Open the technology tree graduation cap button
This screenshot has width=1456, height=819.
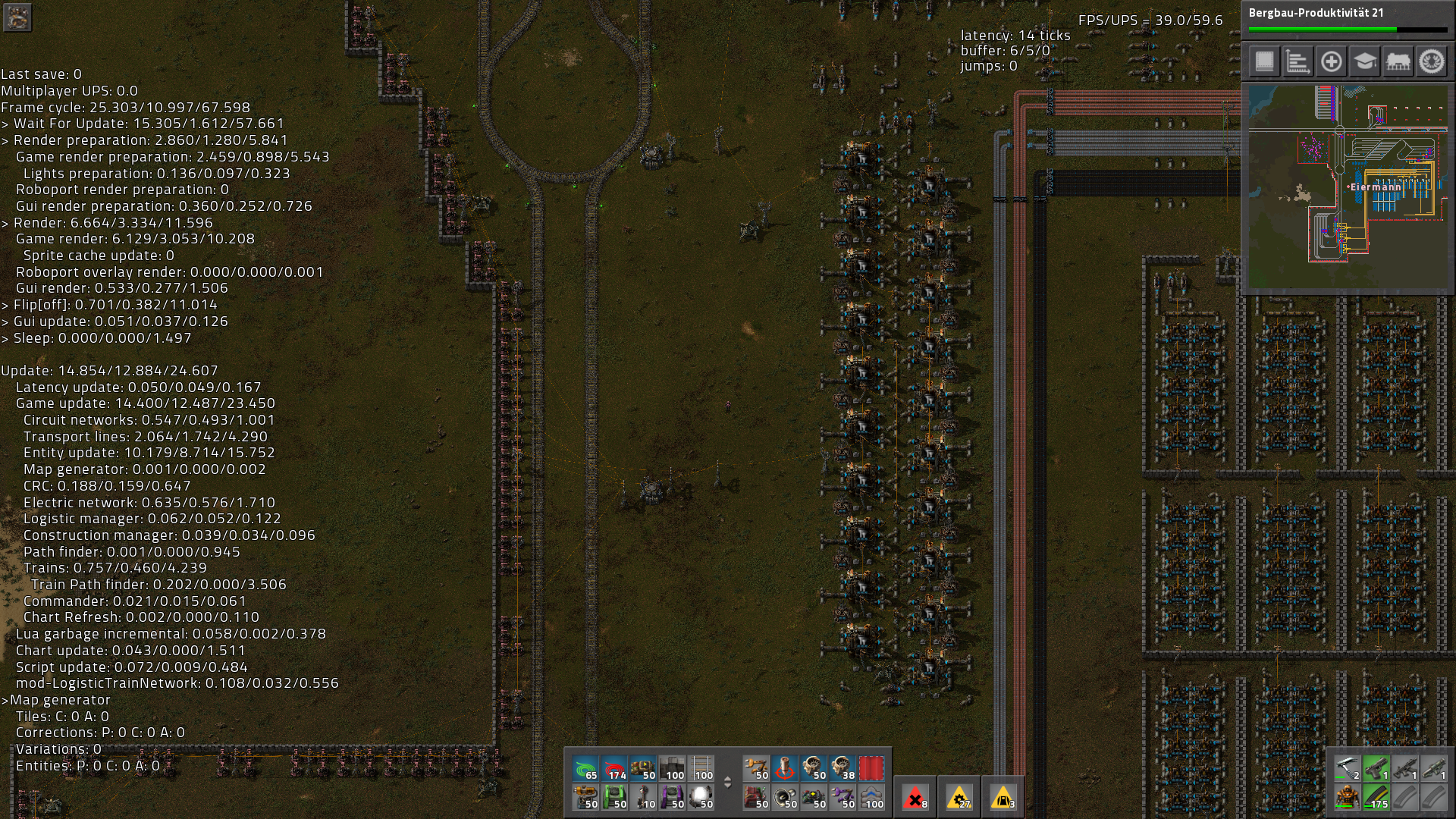point(1364,61)
